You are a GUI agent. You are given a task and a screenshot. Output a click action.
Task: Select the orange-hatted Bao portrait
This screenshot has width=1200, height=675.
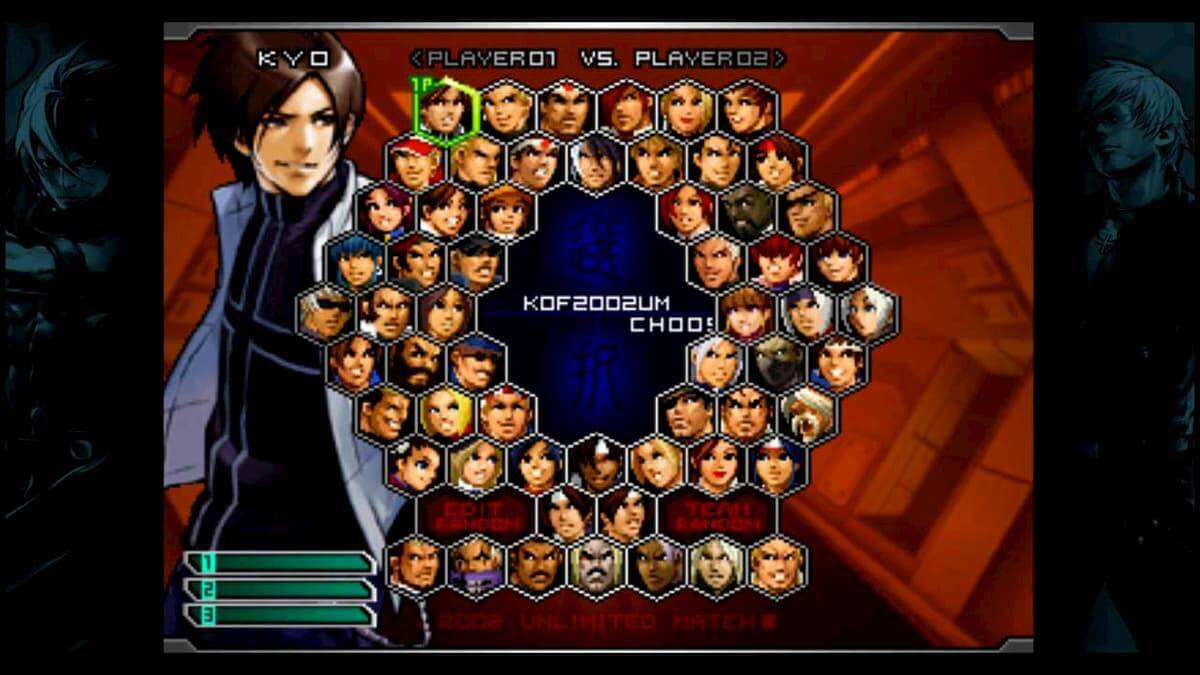pos(506,210)
